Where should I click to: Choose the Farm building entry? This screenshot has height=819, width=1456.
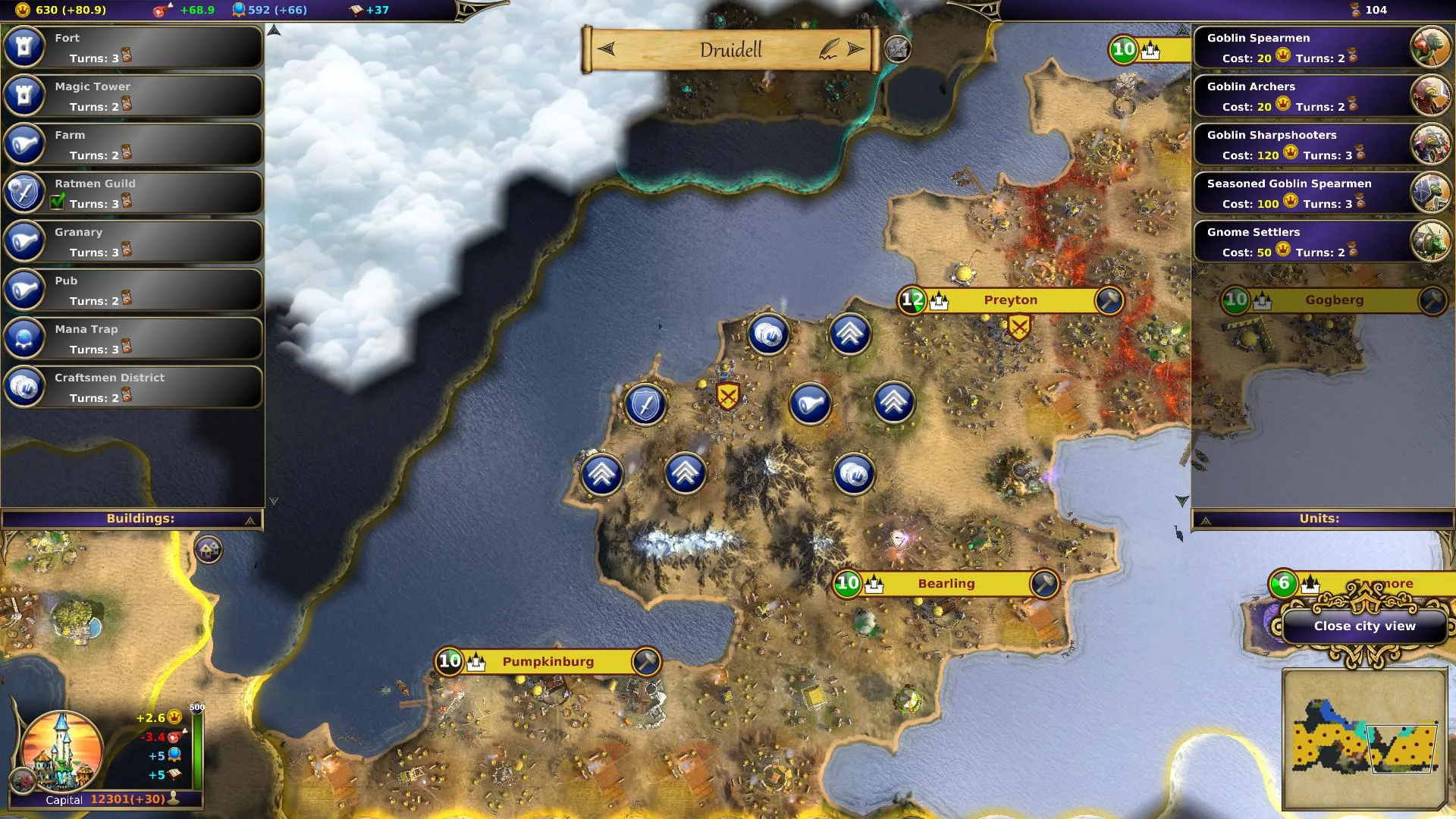pos(133,144)
